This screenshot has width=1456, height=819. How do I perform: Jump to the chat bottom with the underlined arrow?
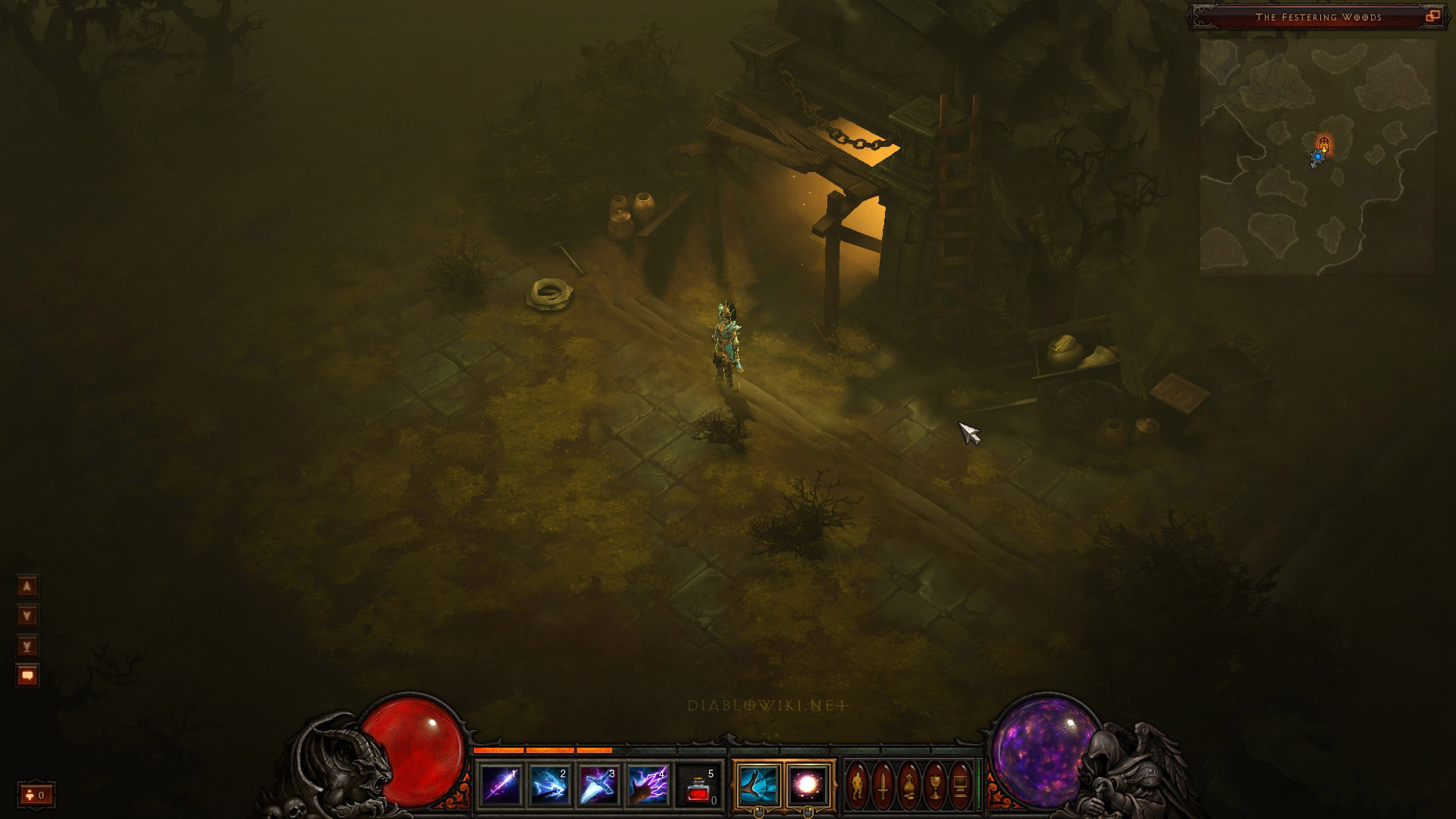coord(27,646)
